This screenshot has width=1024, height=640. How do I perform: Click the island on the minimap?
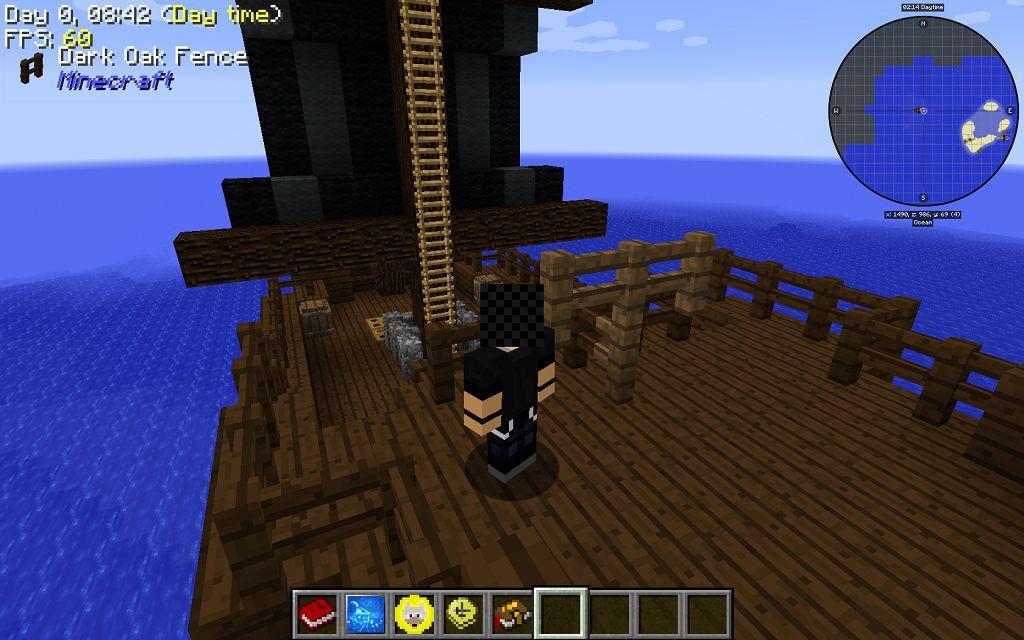click(984, 127)
